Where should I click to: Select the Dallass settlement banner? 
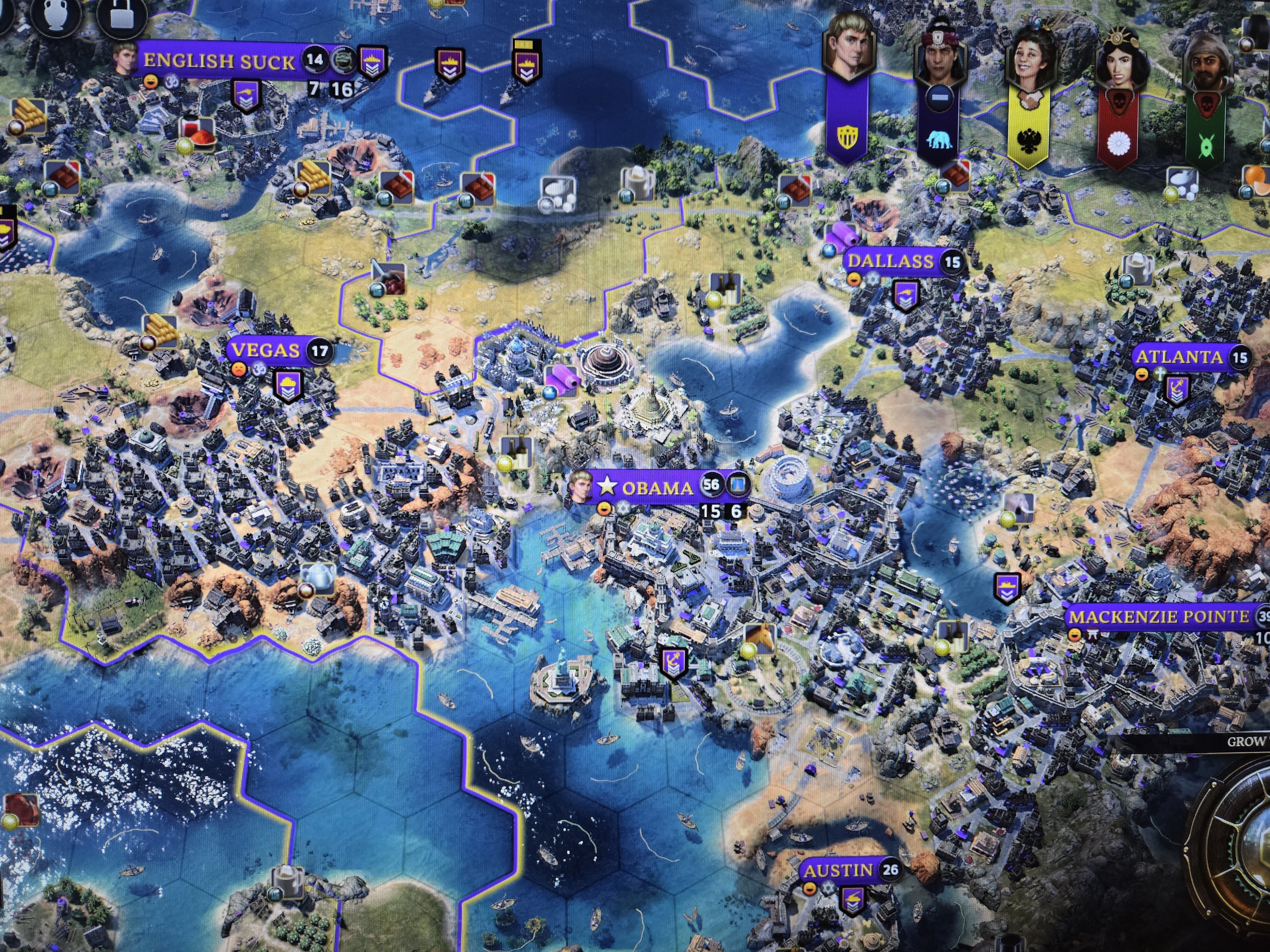tap(891, 262)
